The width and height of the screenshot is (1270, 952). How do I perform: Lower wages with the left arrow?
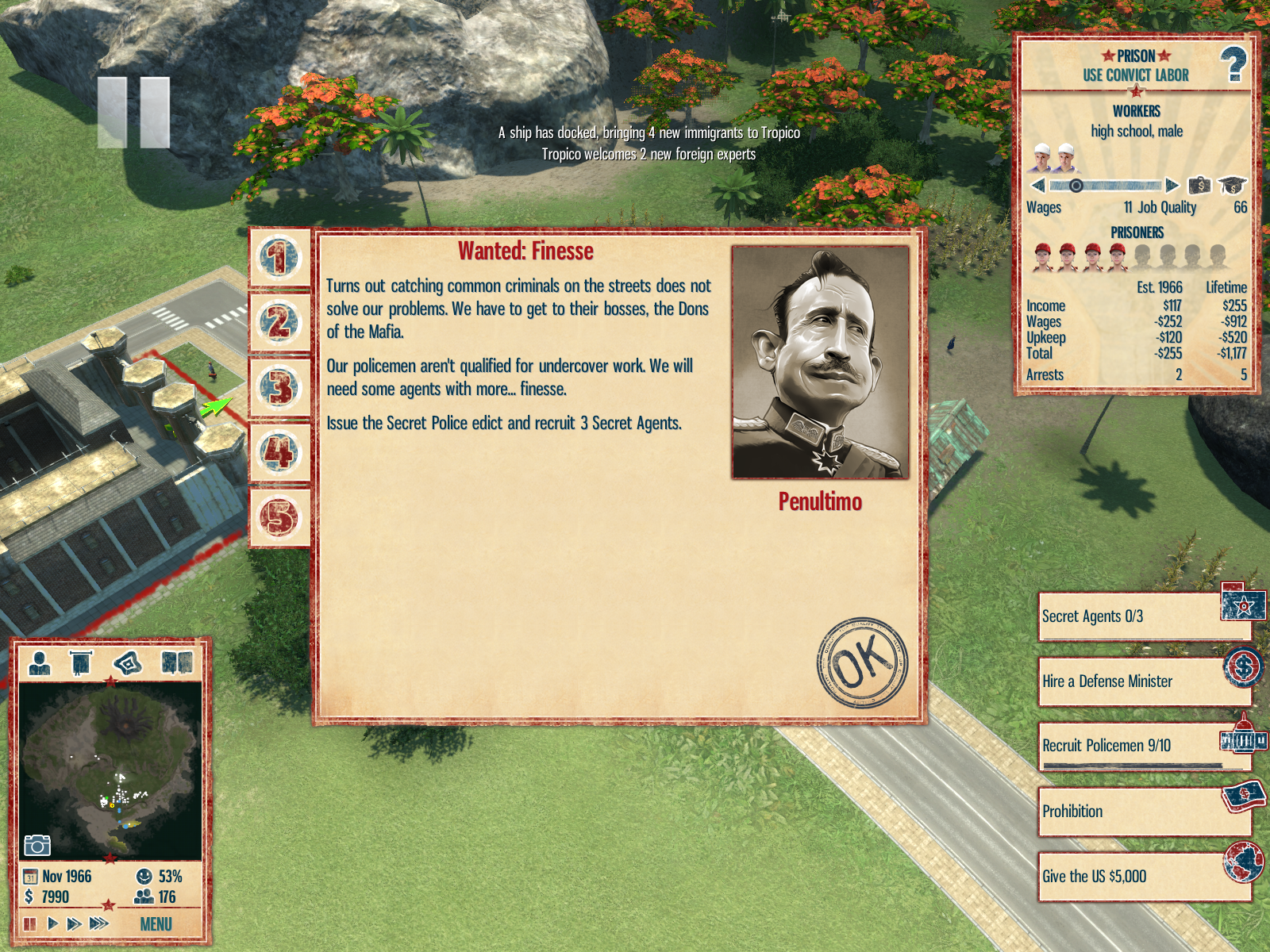click(1037, 186)
